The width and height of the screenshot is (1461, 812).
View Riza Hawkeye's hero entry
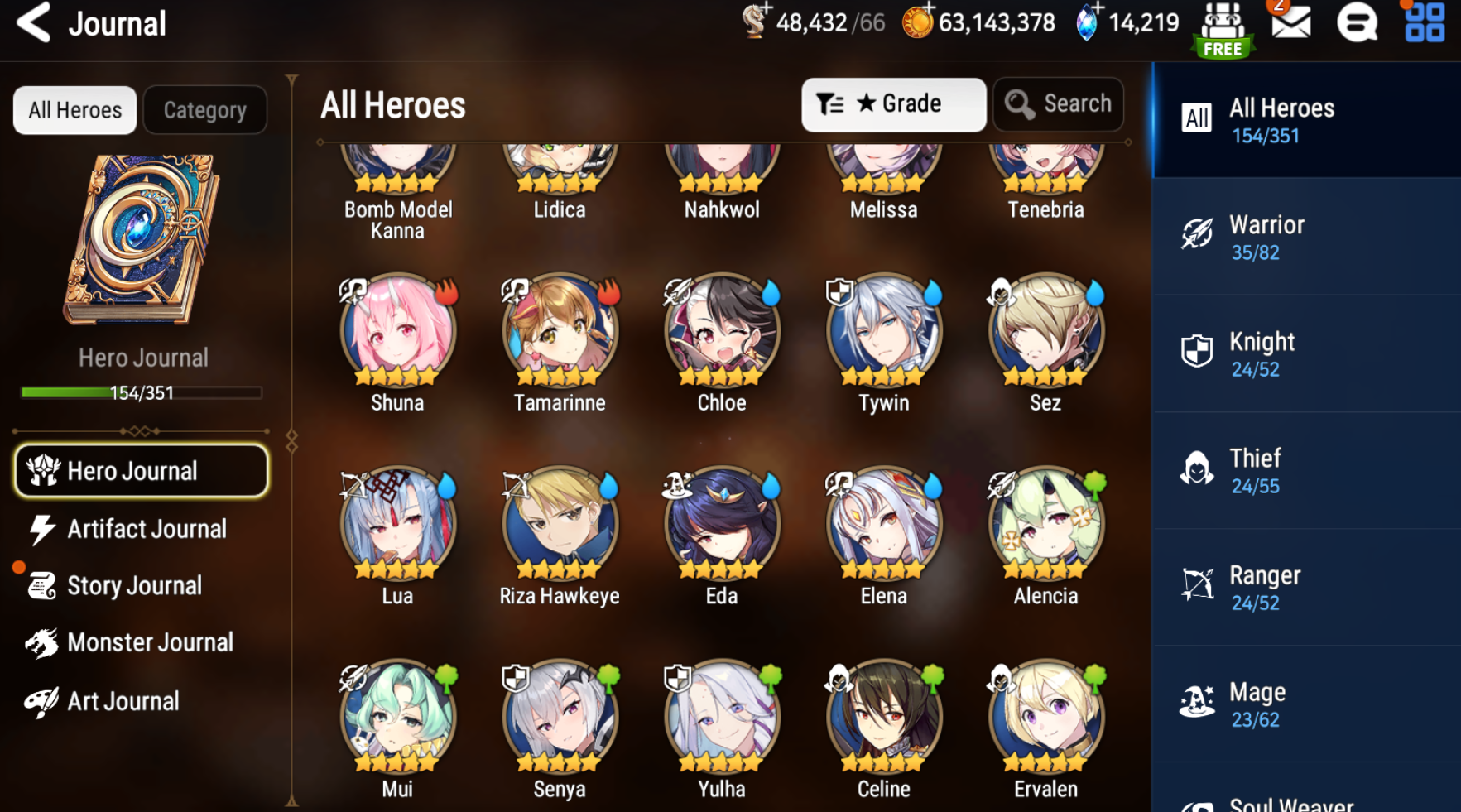pos(560,524)
